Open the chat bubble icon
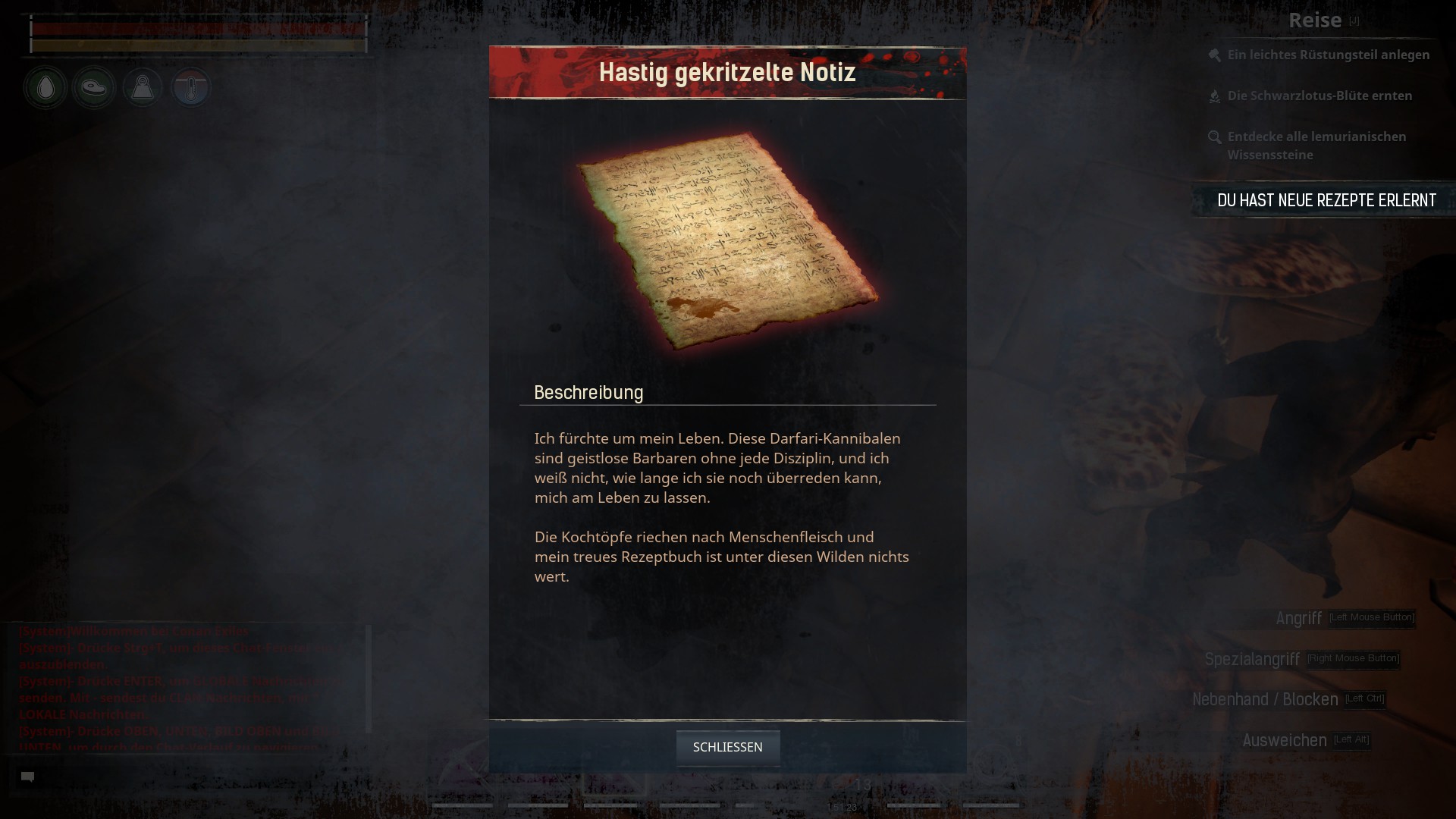The height and width of the screenshot is (819, 1456). 28,777
